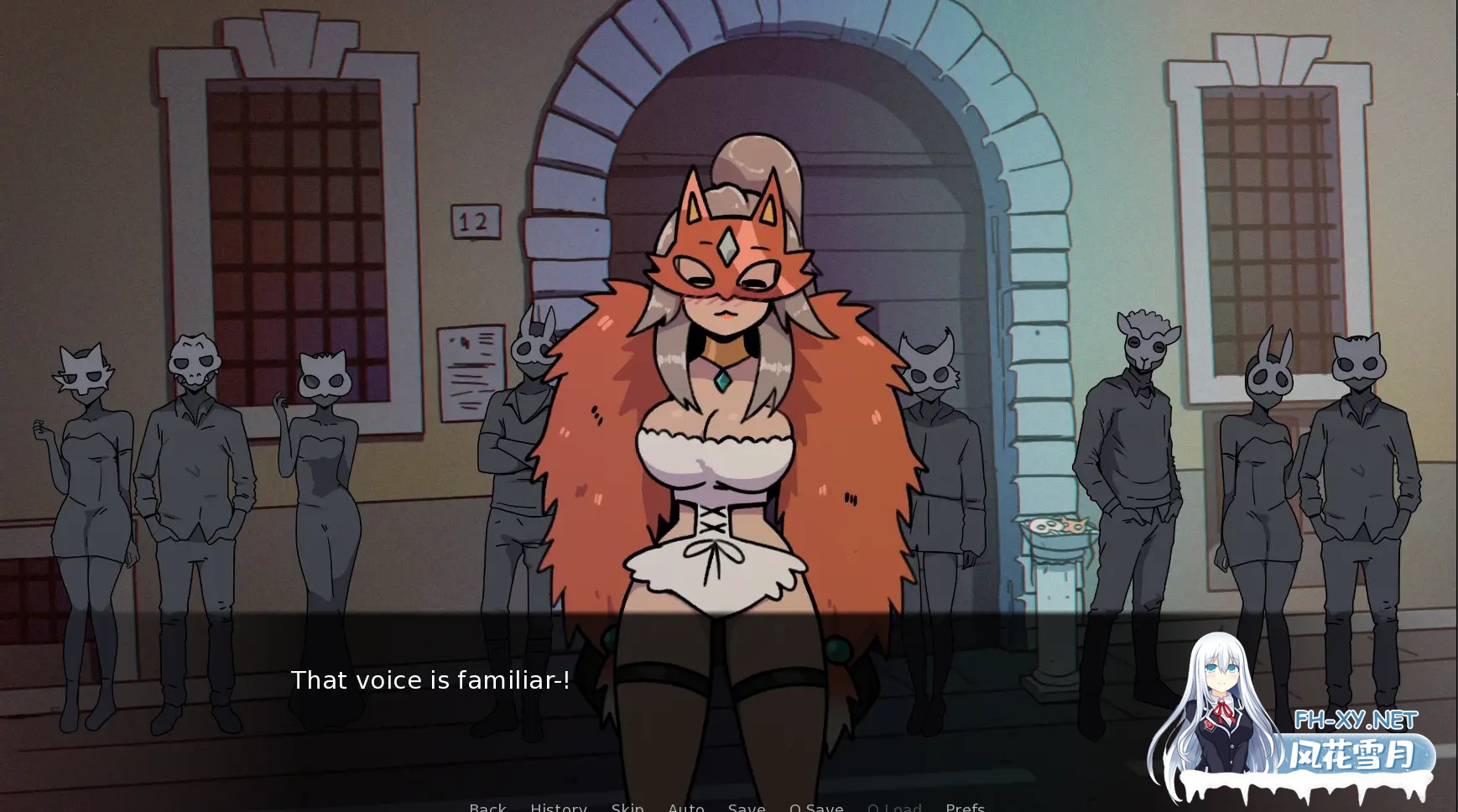
Task: Open the History log
Action: 558,807
